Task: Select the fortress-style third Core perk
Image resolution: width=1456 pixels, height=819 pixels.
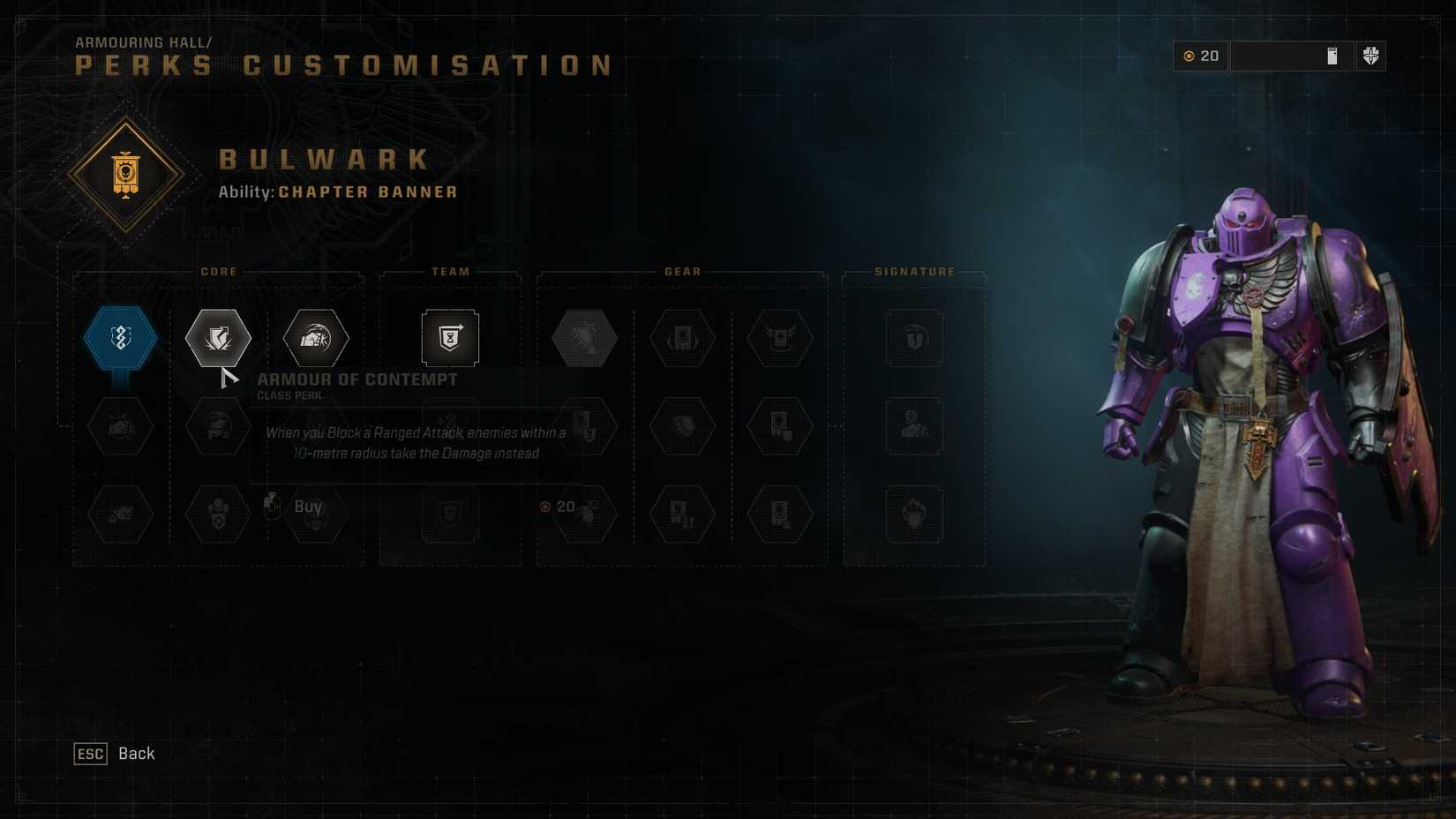Action: 315,338
